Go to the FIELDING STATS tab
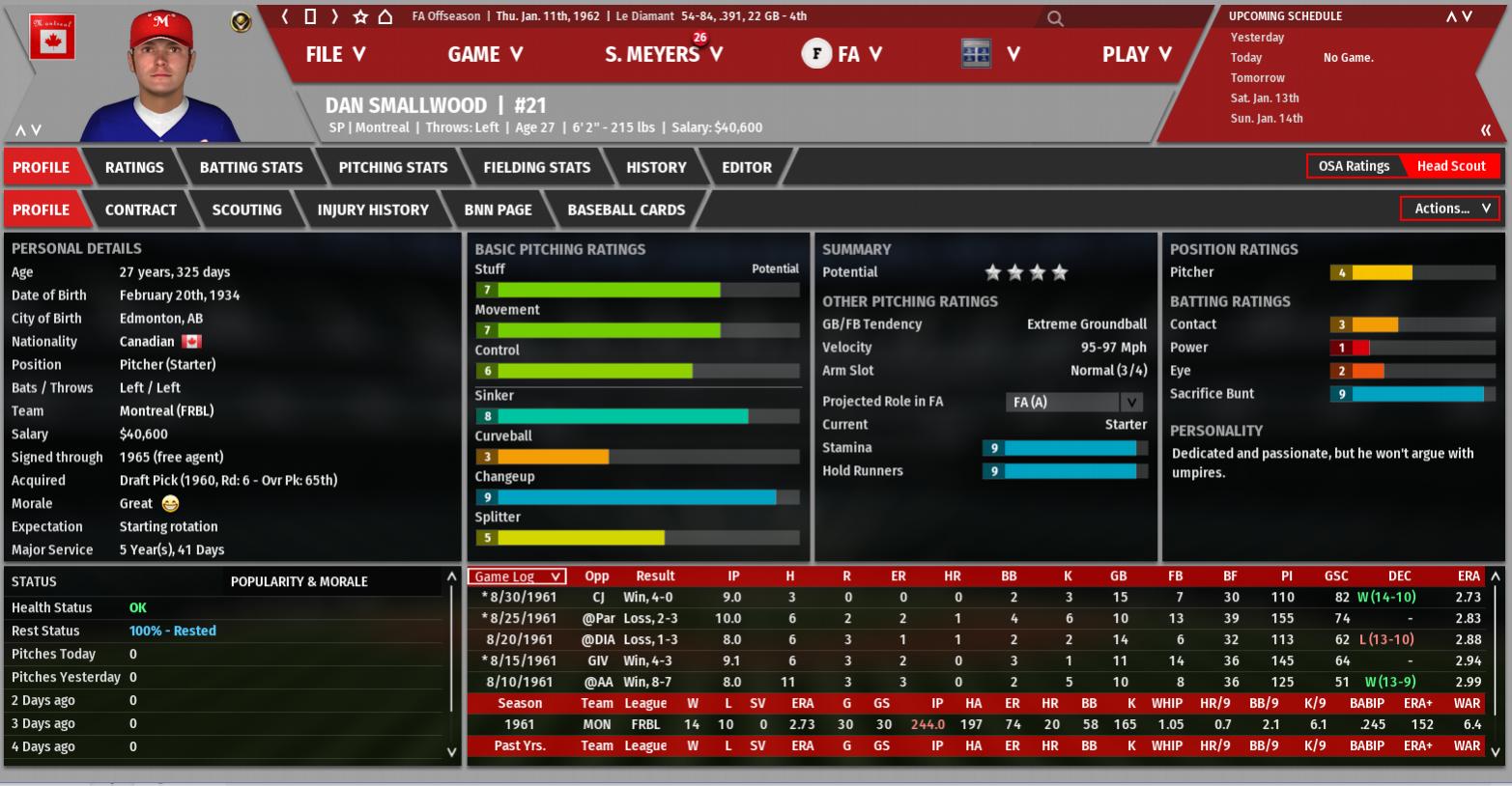This screenshot has width=1512, height=786. point(536,167)
